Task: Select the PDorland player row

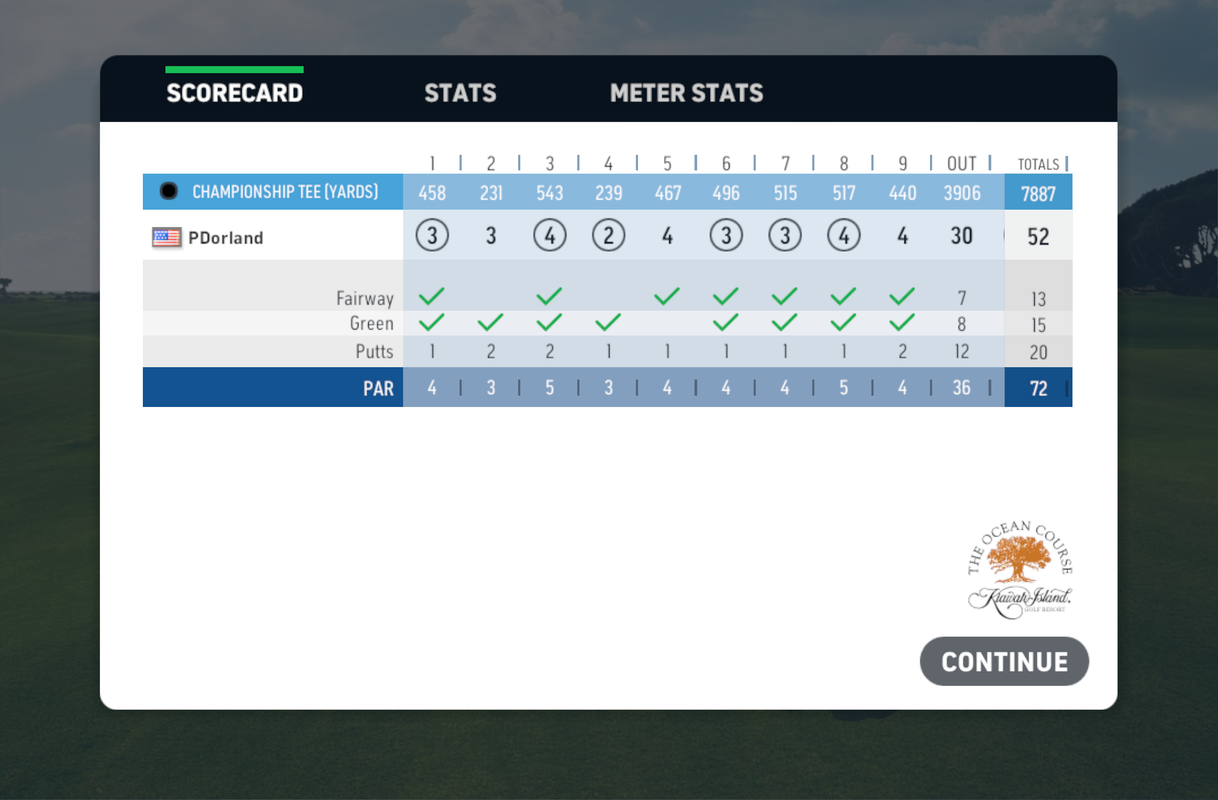Action: tap(225, 238)
